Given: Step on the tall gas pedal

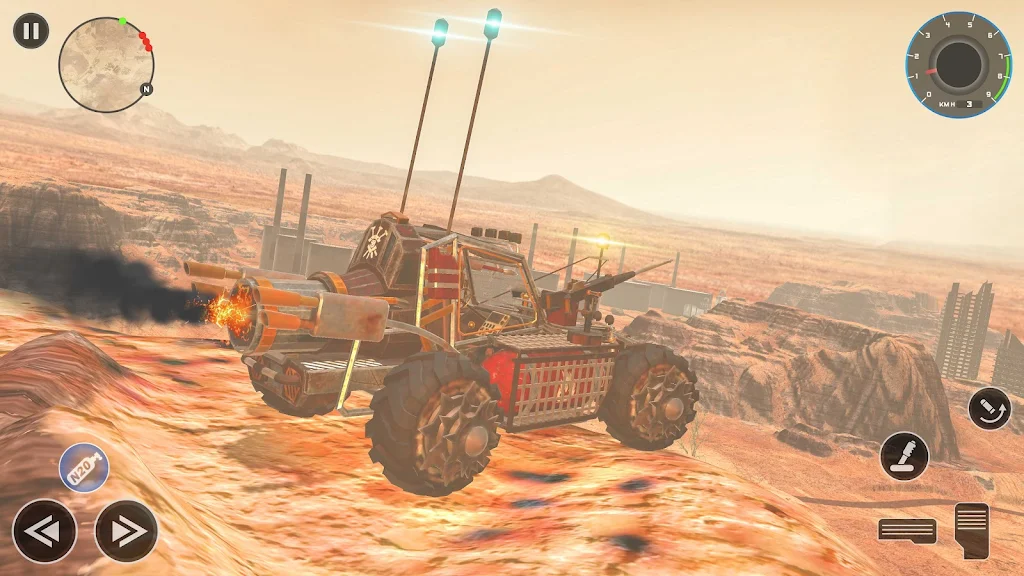Looking at the screenshot, I should tap(971, 530).
